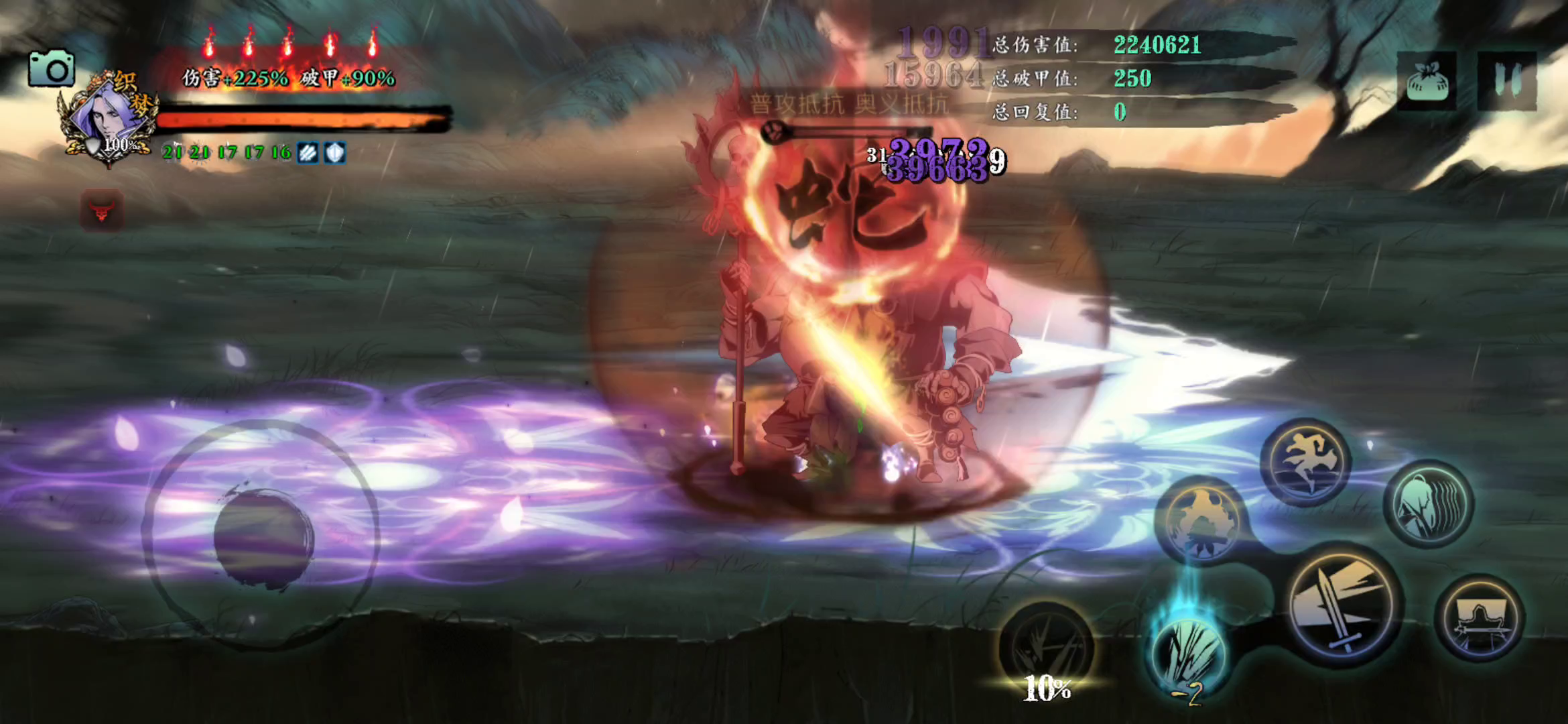Screen dimensions: 1568x724
Task: Pause the game
Action: (1506, 80)
